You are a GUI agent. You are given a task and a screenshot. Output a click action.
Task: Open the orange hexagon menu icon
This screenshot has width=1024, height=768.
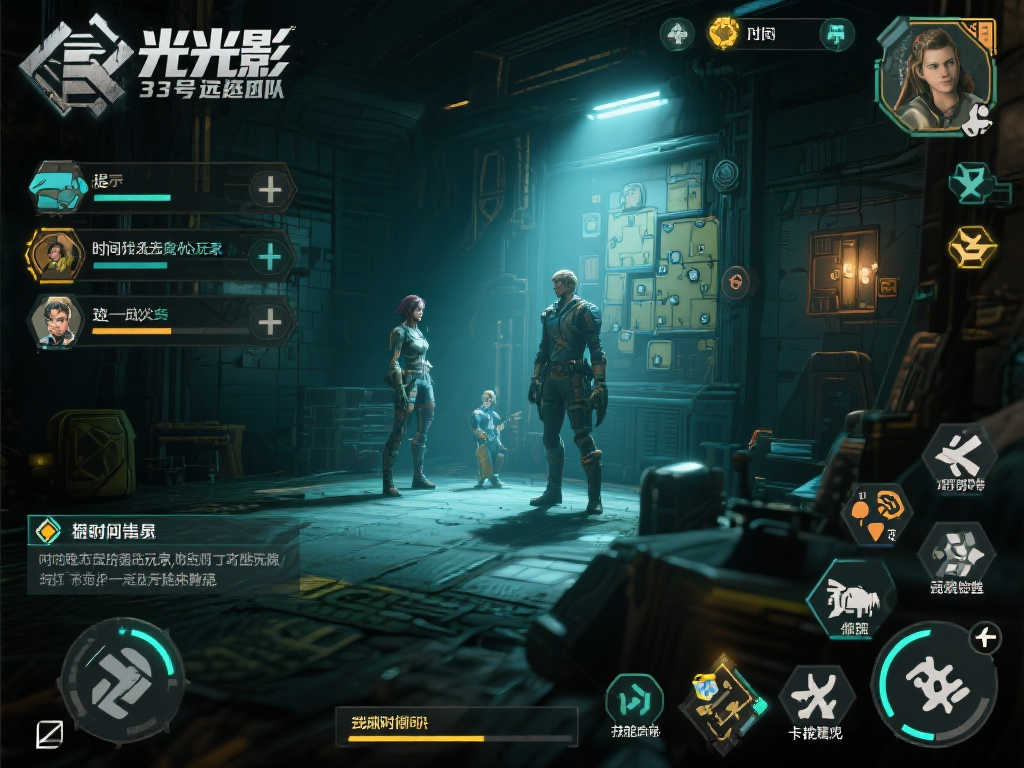click(972, 246)
